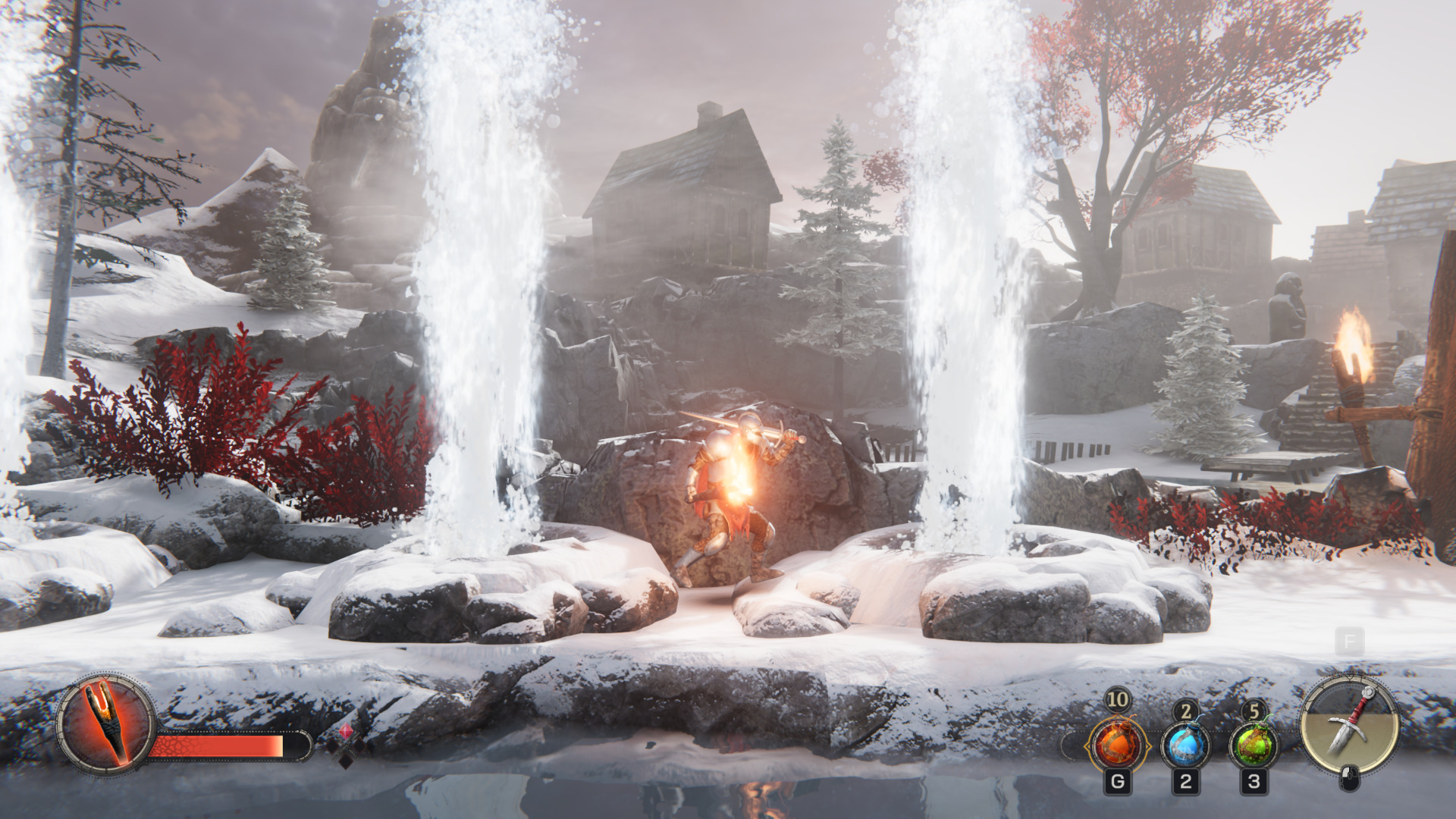Viewport: 1456px width, 819px height.
Task: Select the orange fire bomb slot
Action: (1118, 745)
